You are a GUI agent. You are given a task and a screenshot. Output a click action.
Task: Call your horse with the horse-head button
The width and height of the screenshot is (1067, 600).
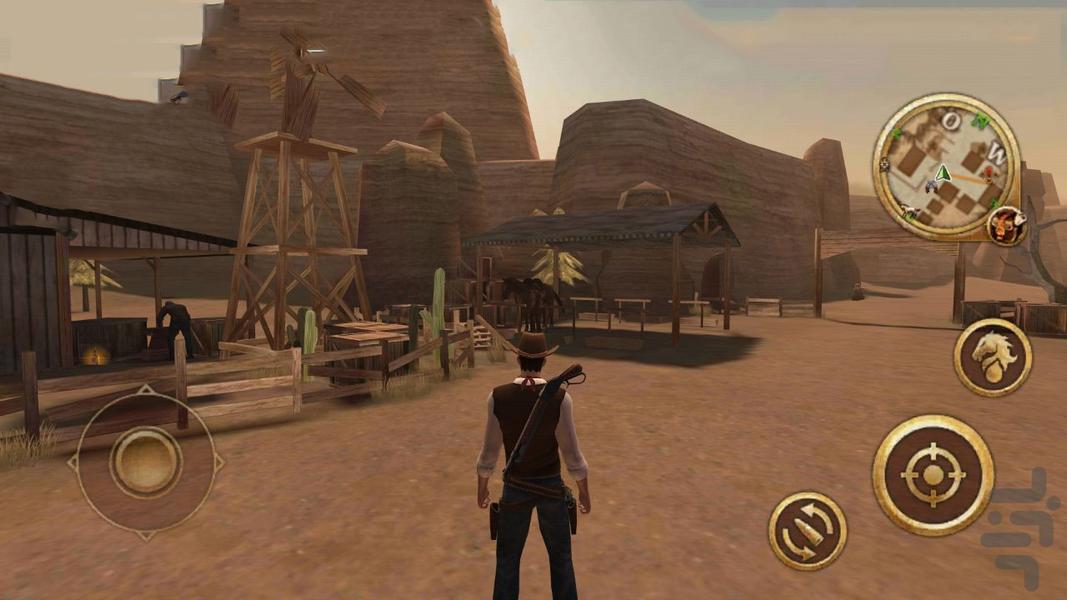(991, 357)
